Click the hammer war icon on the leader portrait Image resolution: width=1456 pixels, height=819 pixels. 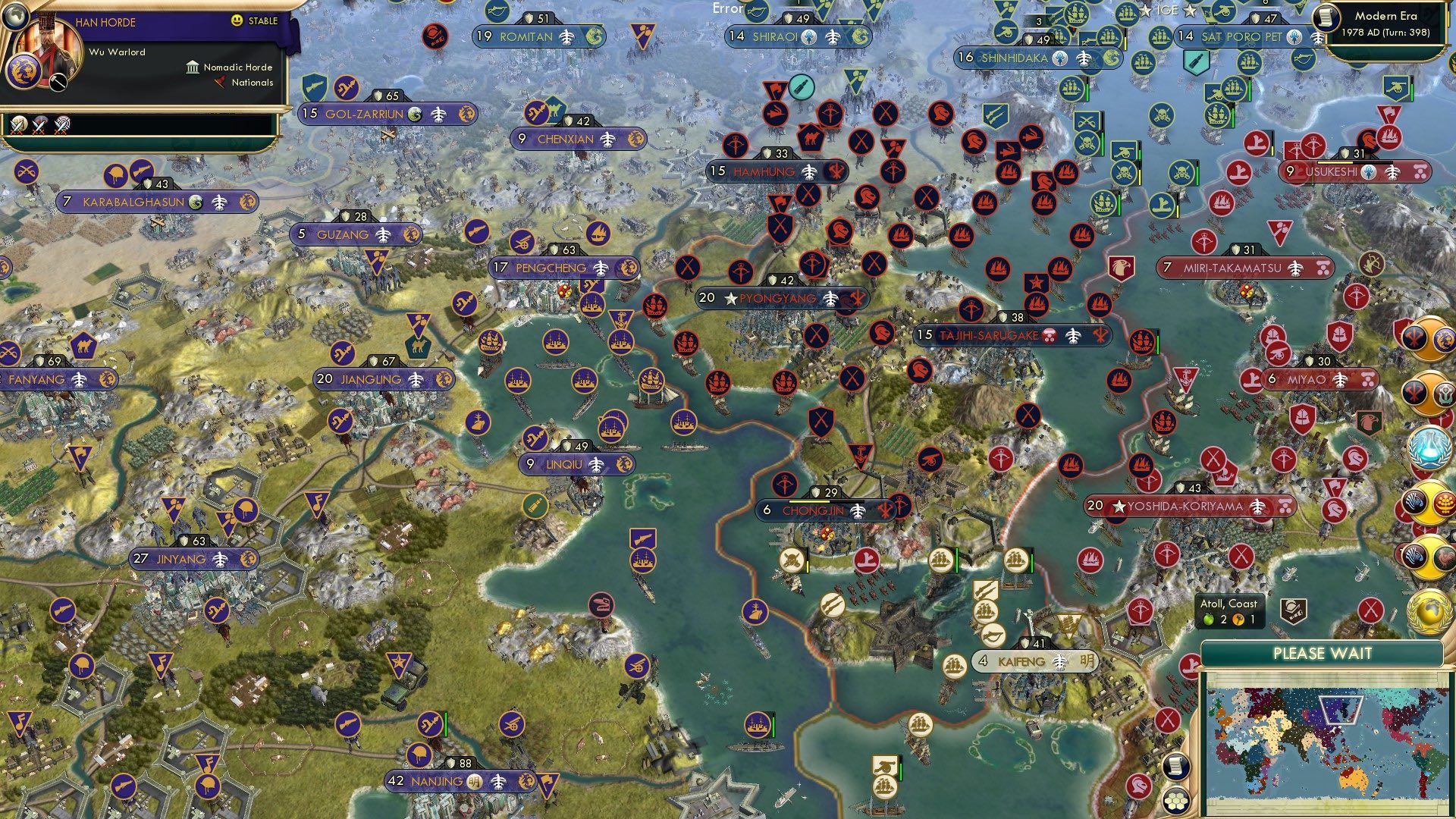click(x=58, y=83)
